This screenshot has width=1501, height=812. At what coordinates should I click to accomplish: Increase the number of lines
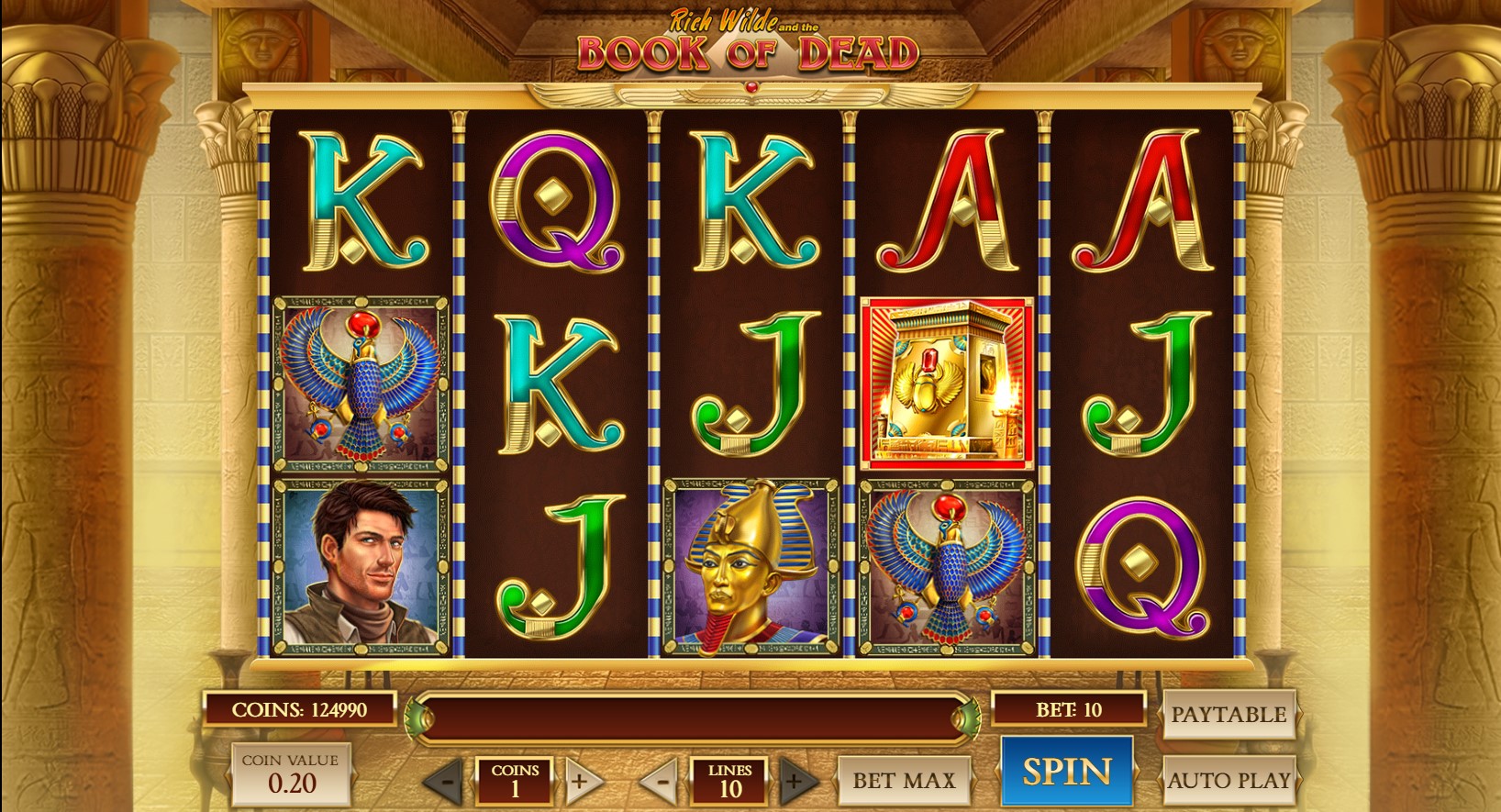(x=795, y=782)
